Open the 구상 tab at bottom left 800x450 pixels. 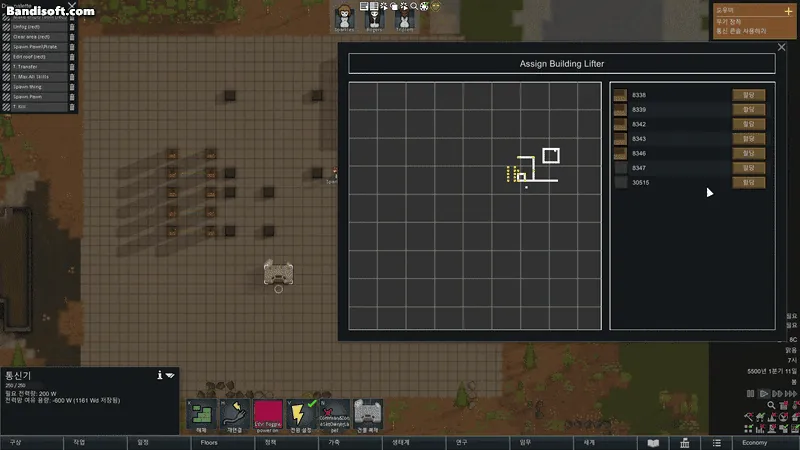(16, 442)
